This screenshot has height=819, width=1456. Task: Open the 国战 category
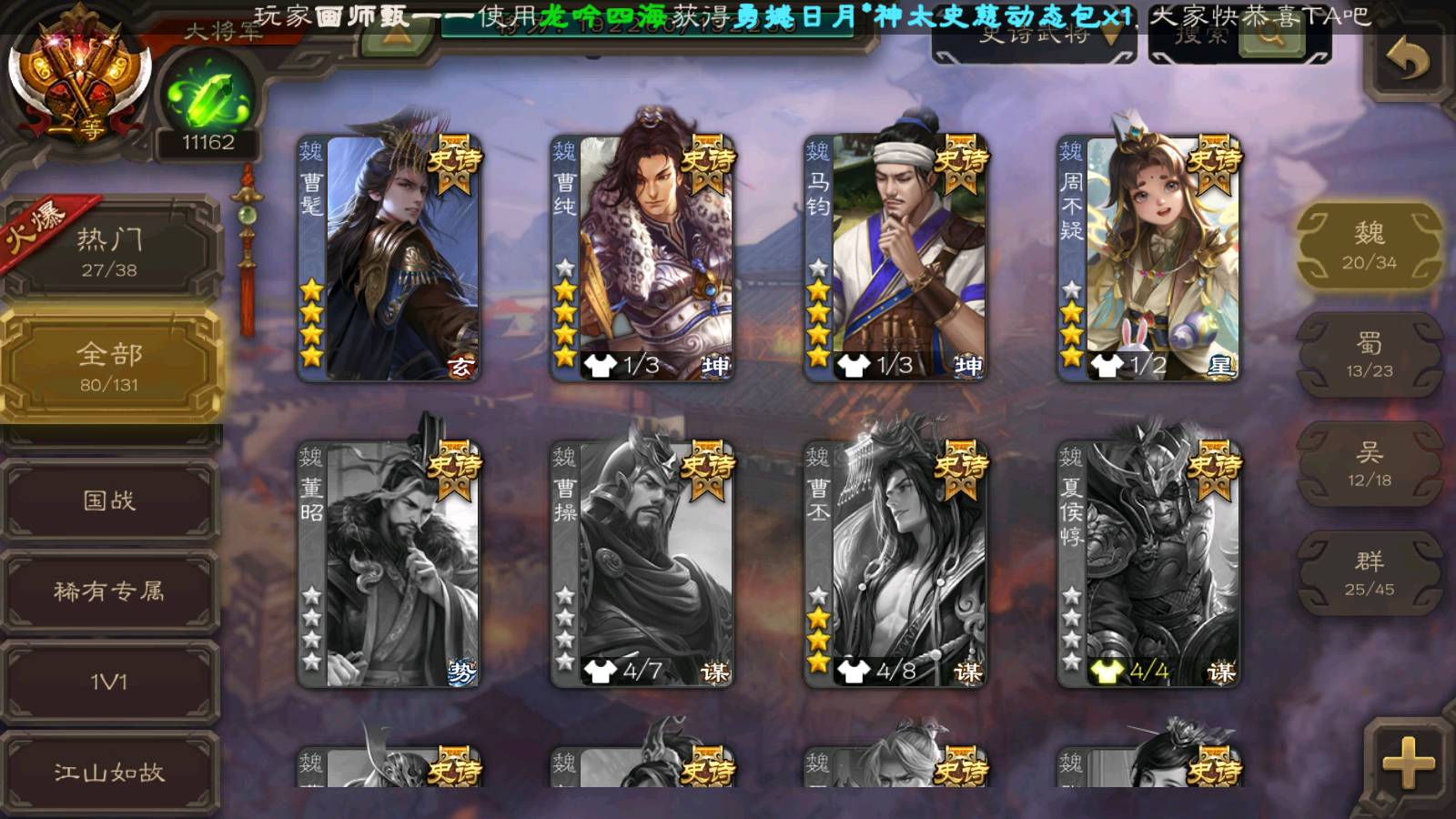(x=109, y=500)
